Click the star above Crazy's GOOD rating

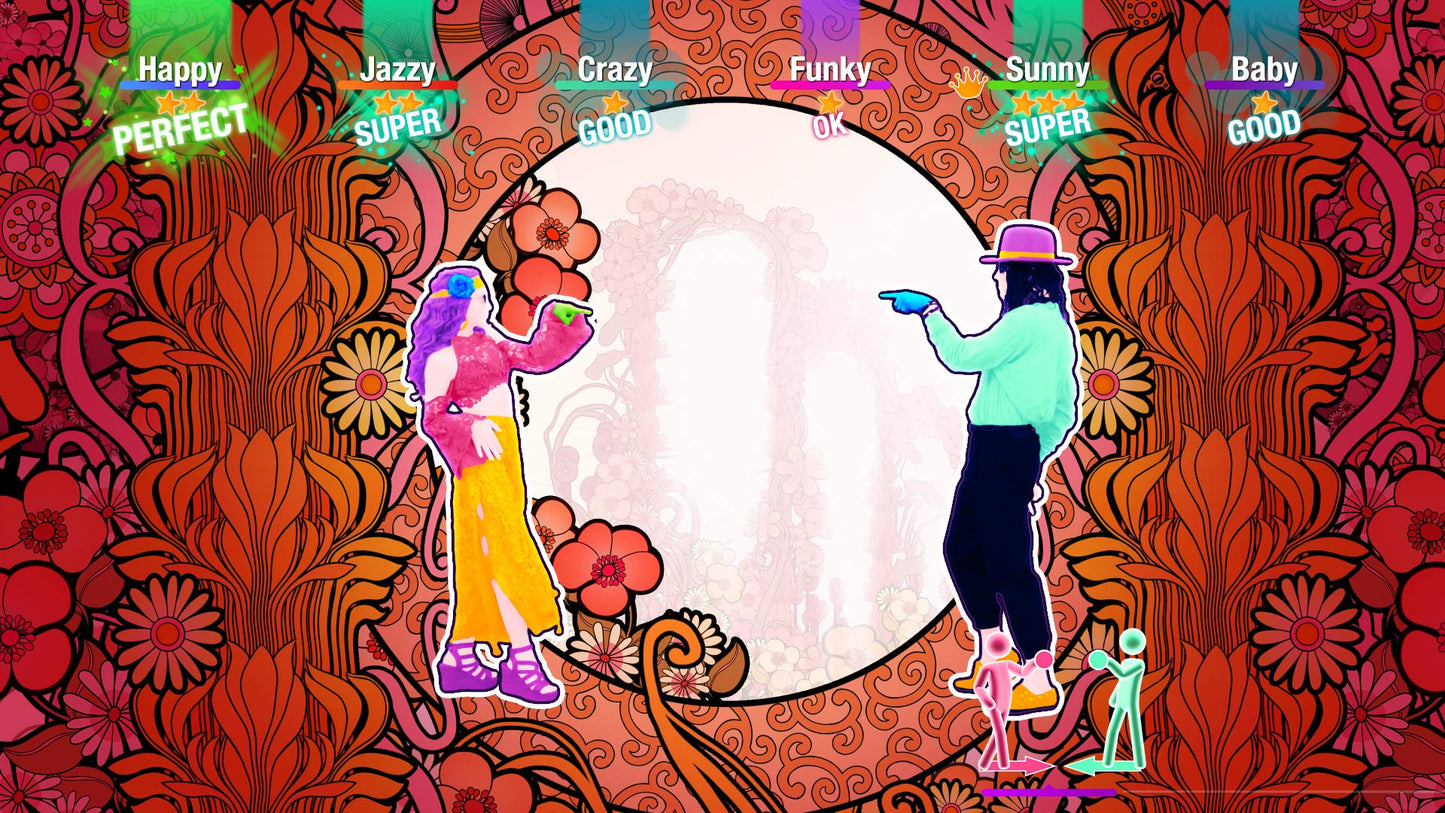click(x=617, y=102)
